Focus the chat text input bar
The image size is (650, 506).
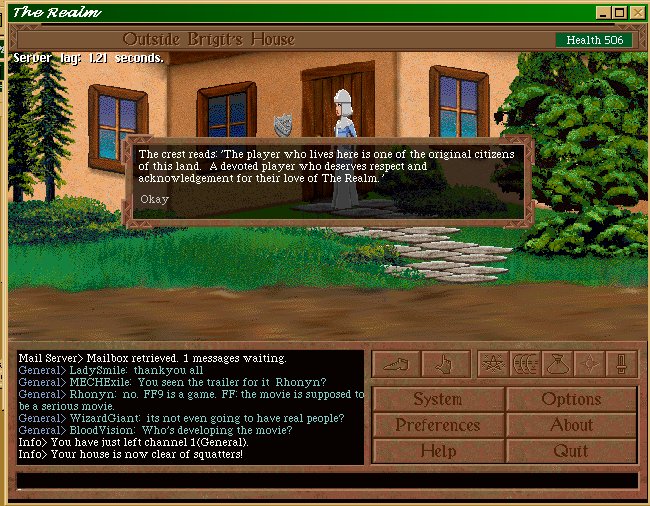tap(326, 480)
